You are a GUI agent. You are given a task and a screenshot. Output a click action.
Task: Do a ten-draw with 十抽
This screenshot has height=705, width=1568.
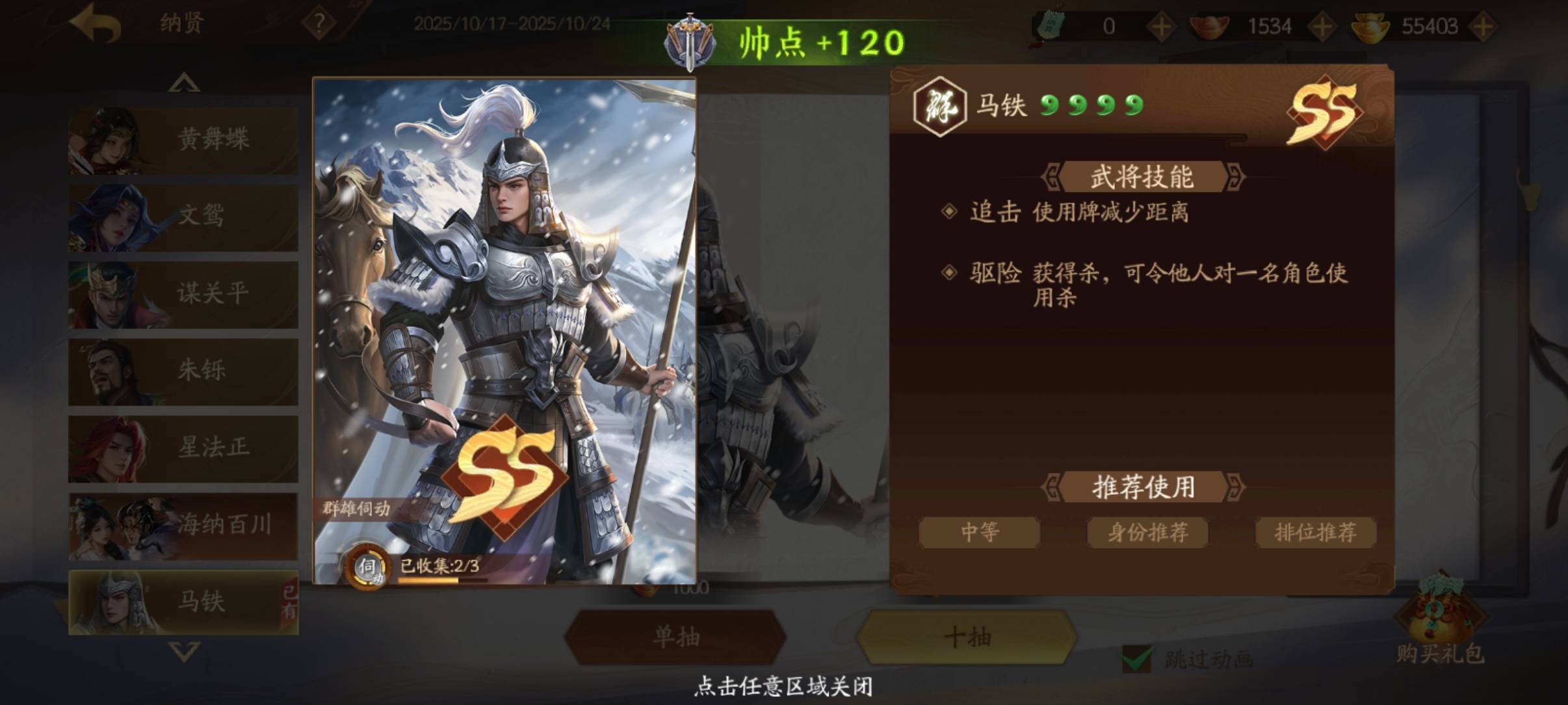(967, 637)
